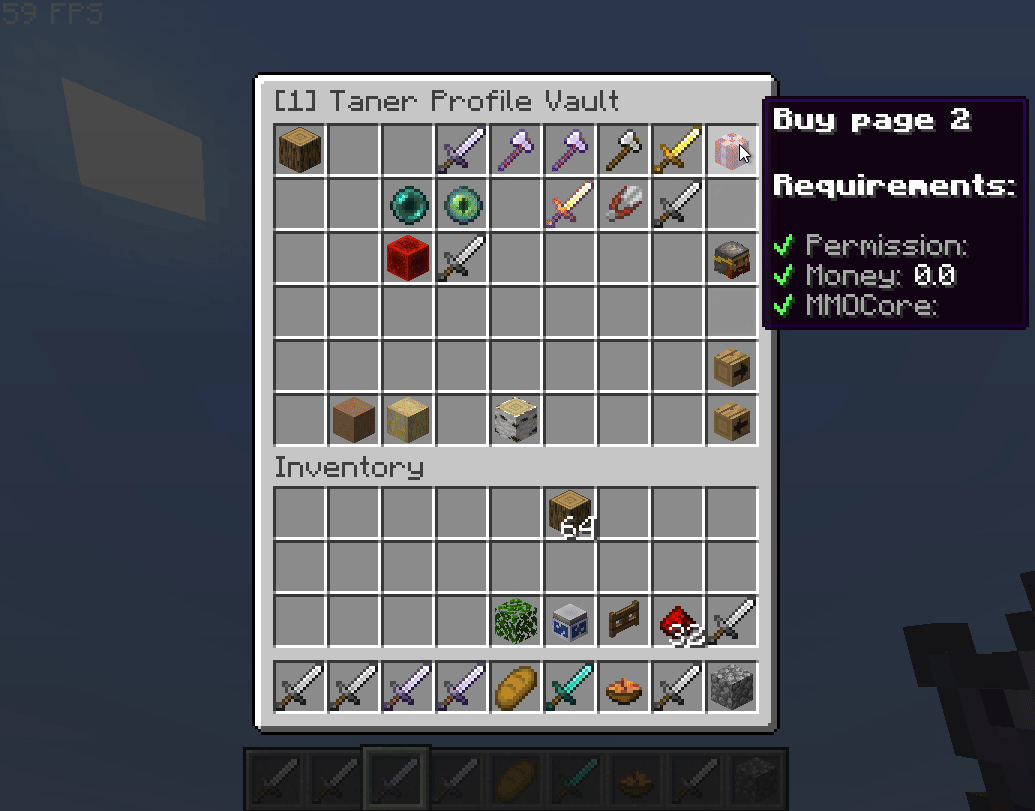Viewport: 1035px width, 811px height.
Task: Select the golden sword in the vault
Action: tap(677, 151)
